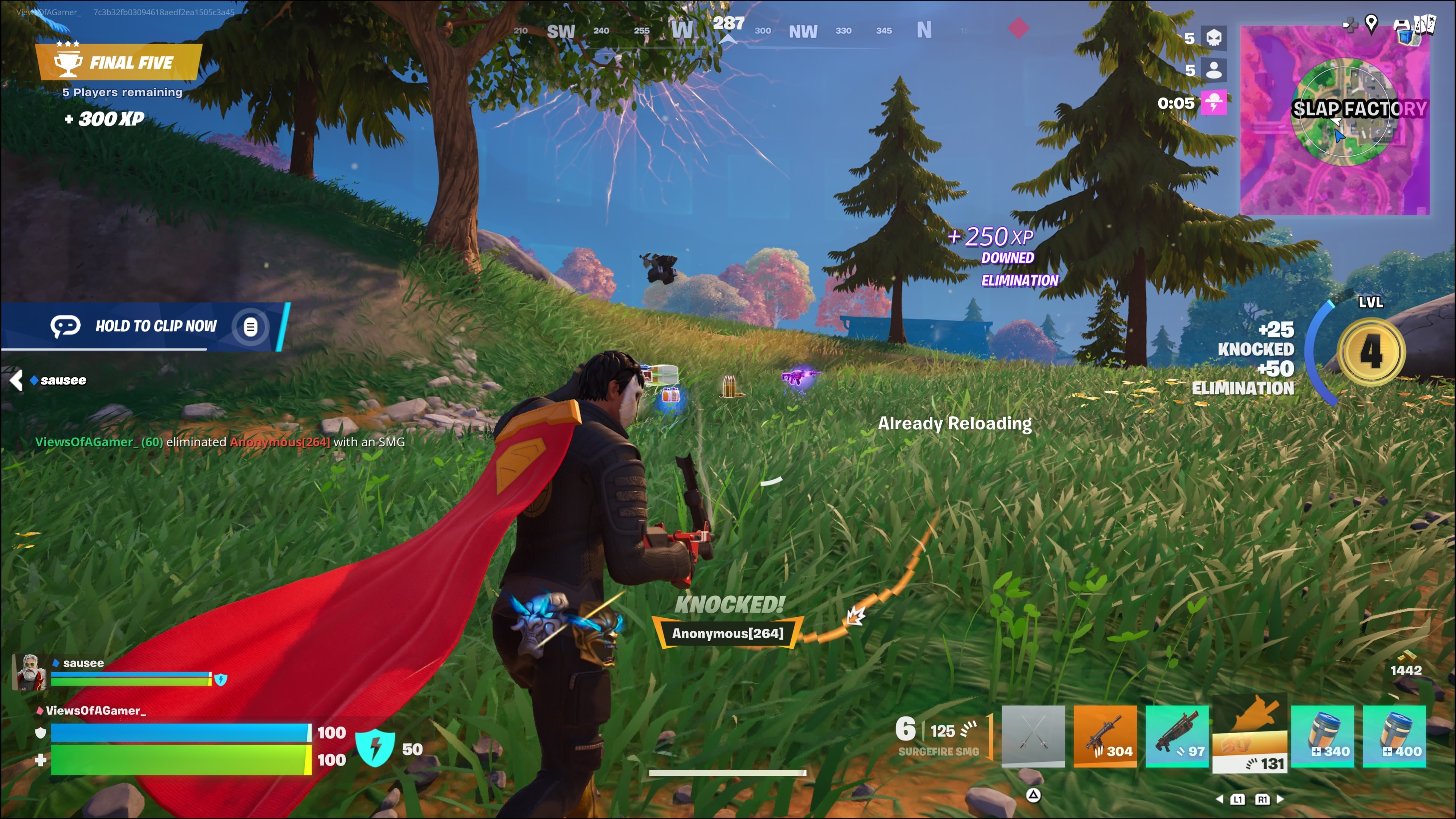This screenshot has height=819, width=1456.
Task: Click the map pin marker icon
Action: pyautogui.click(x=1371, y=23)
